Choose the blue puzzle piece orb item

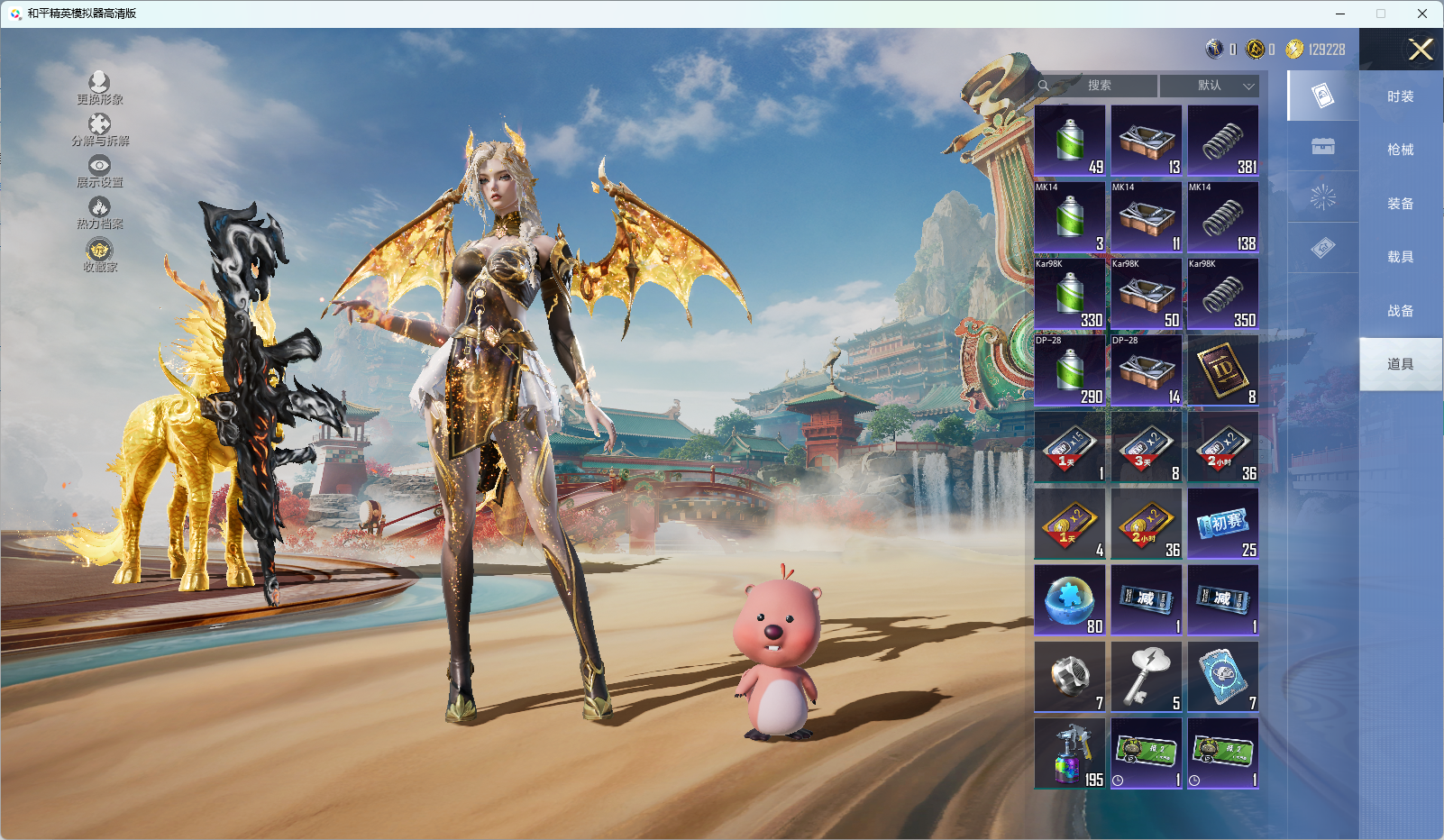tap(1070, 600)
